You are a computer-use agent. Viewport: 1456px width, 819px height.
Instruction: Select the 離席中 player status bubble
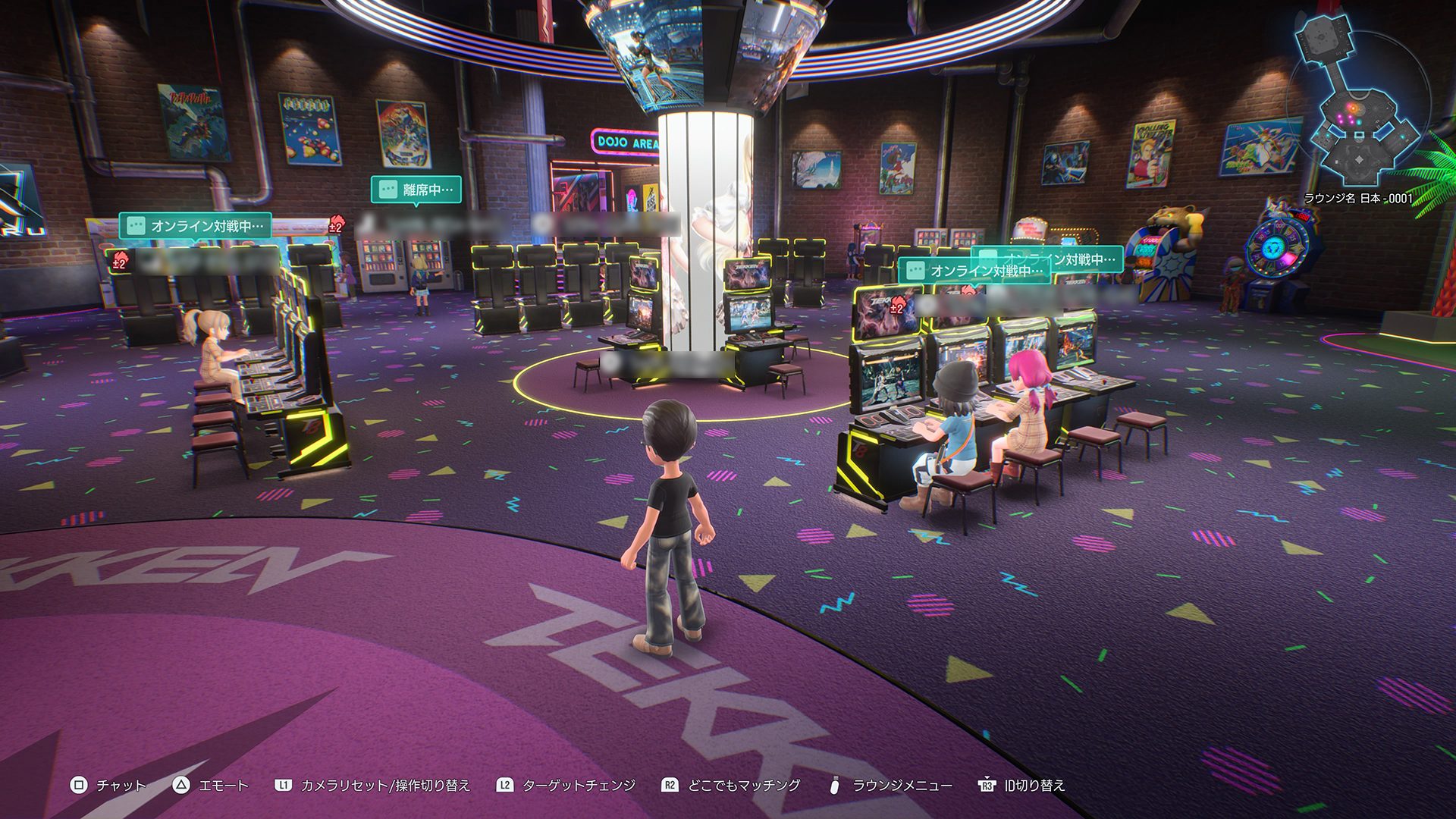(416, 190)
